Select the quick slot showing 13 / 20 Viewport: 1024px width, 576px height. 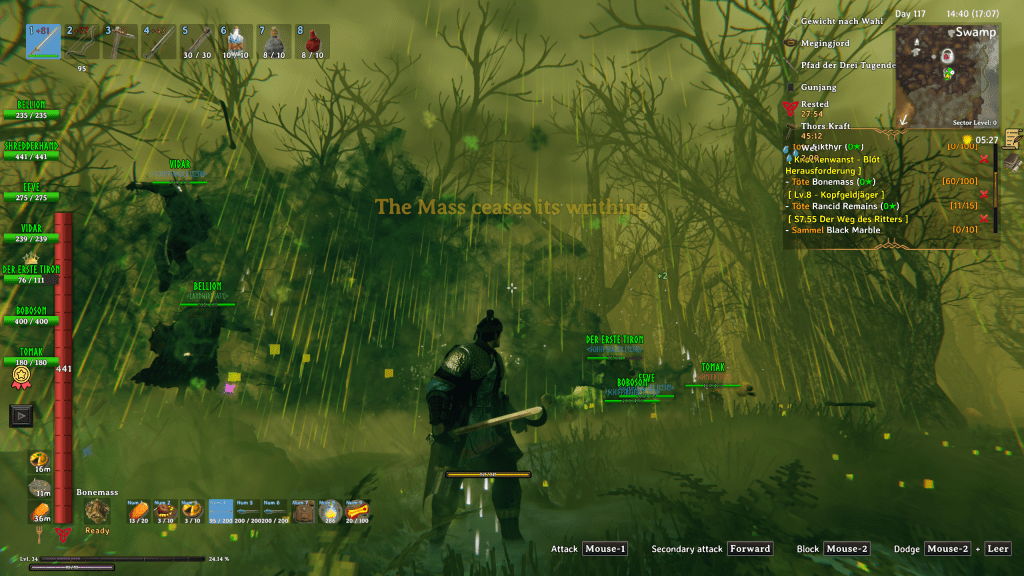coord(138,512)
